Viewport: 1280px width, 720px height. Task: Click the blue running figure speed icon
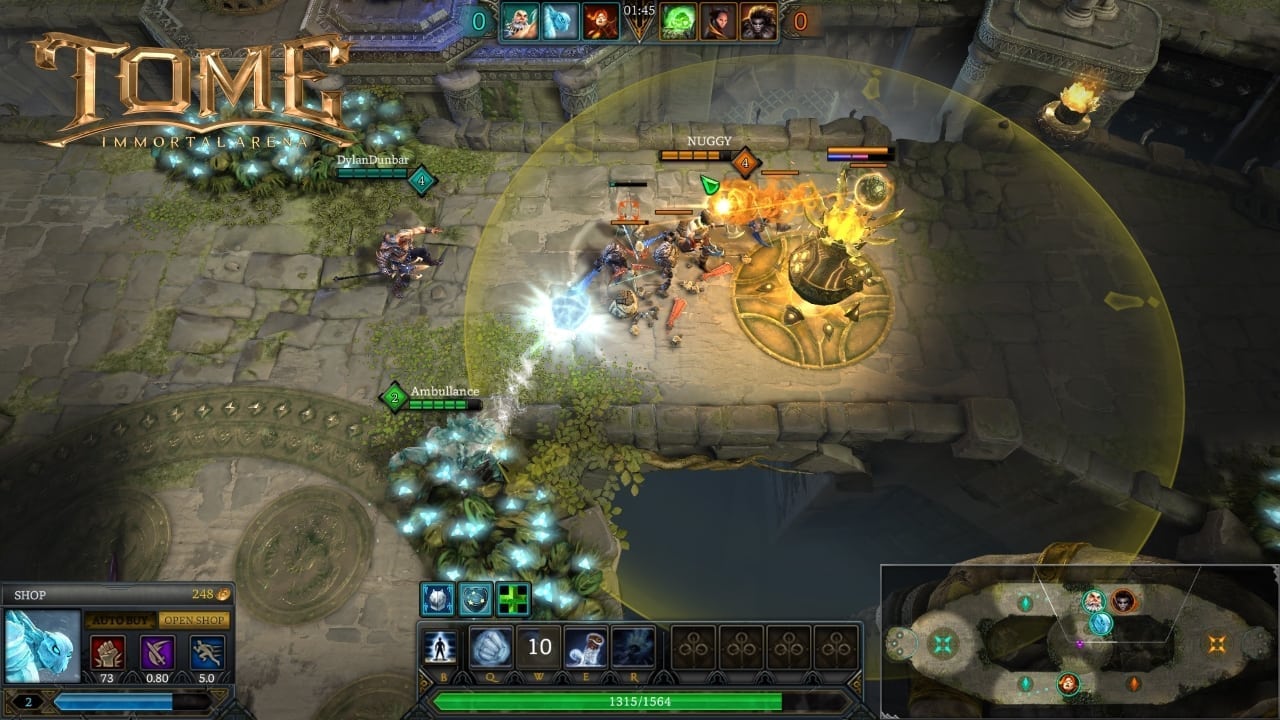[x=207, y=652]
